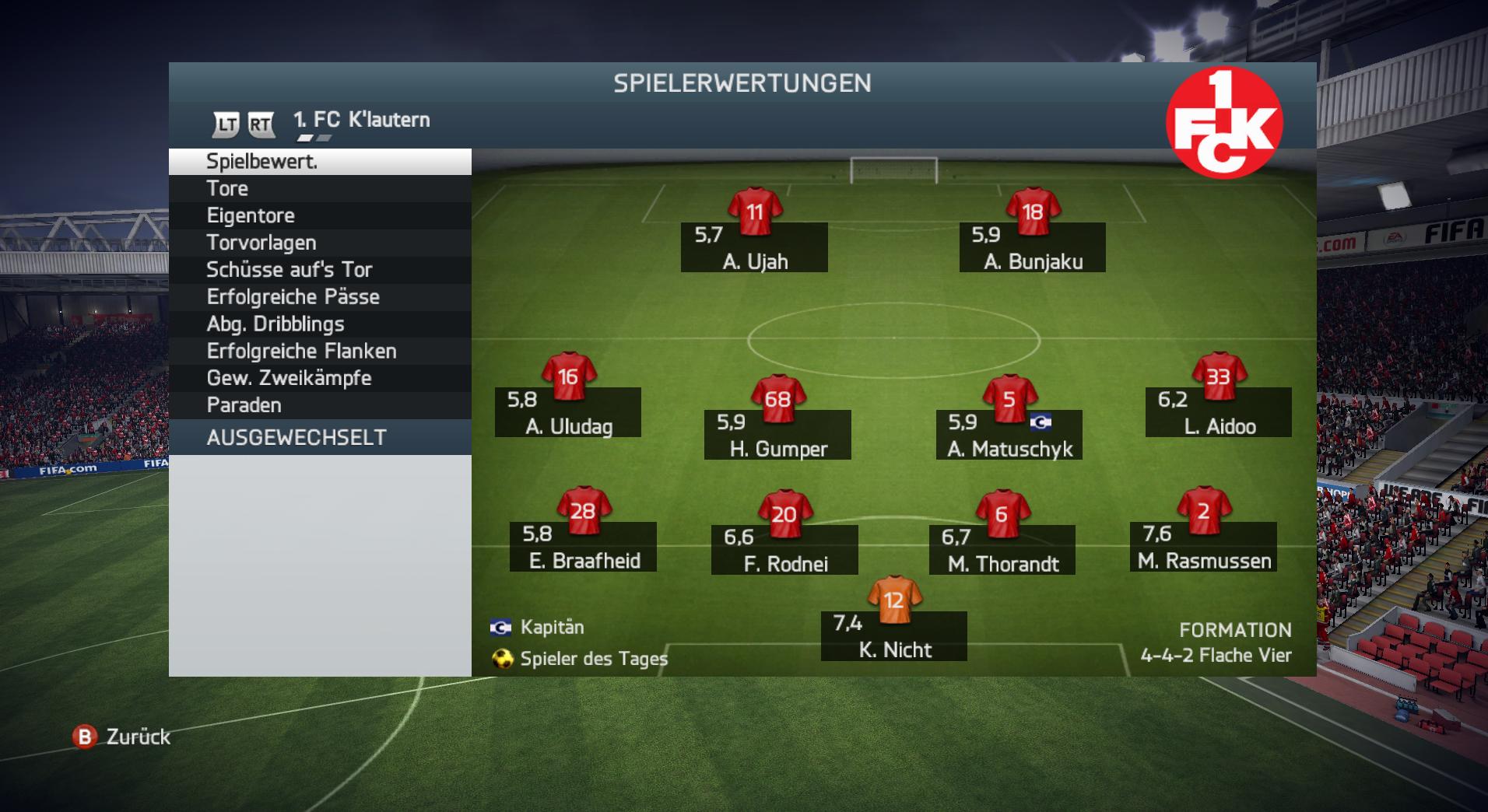Screen dimensions: 1488x812
Task: Select A. Uludag's player card
Action: tap(568, 411)
